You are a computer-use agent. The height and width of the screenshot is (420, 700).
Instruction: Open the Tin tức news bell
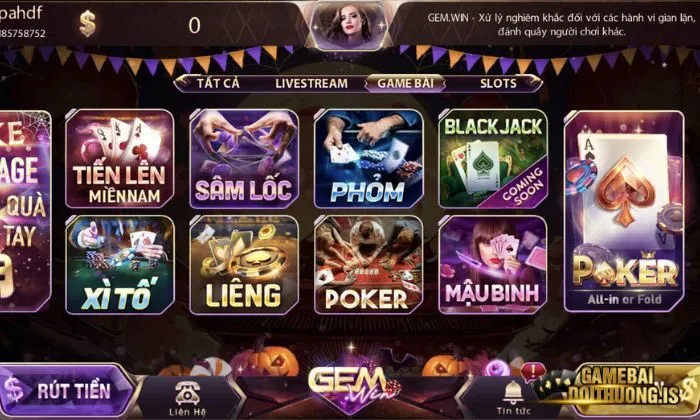point(513,395)
